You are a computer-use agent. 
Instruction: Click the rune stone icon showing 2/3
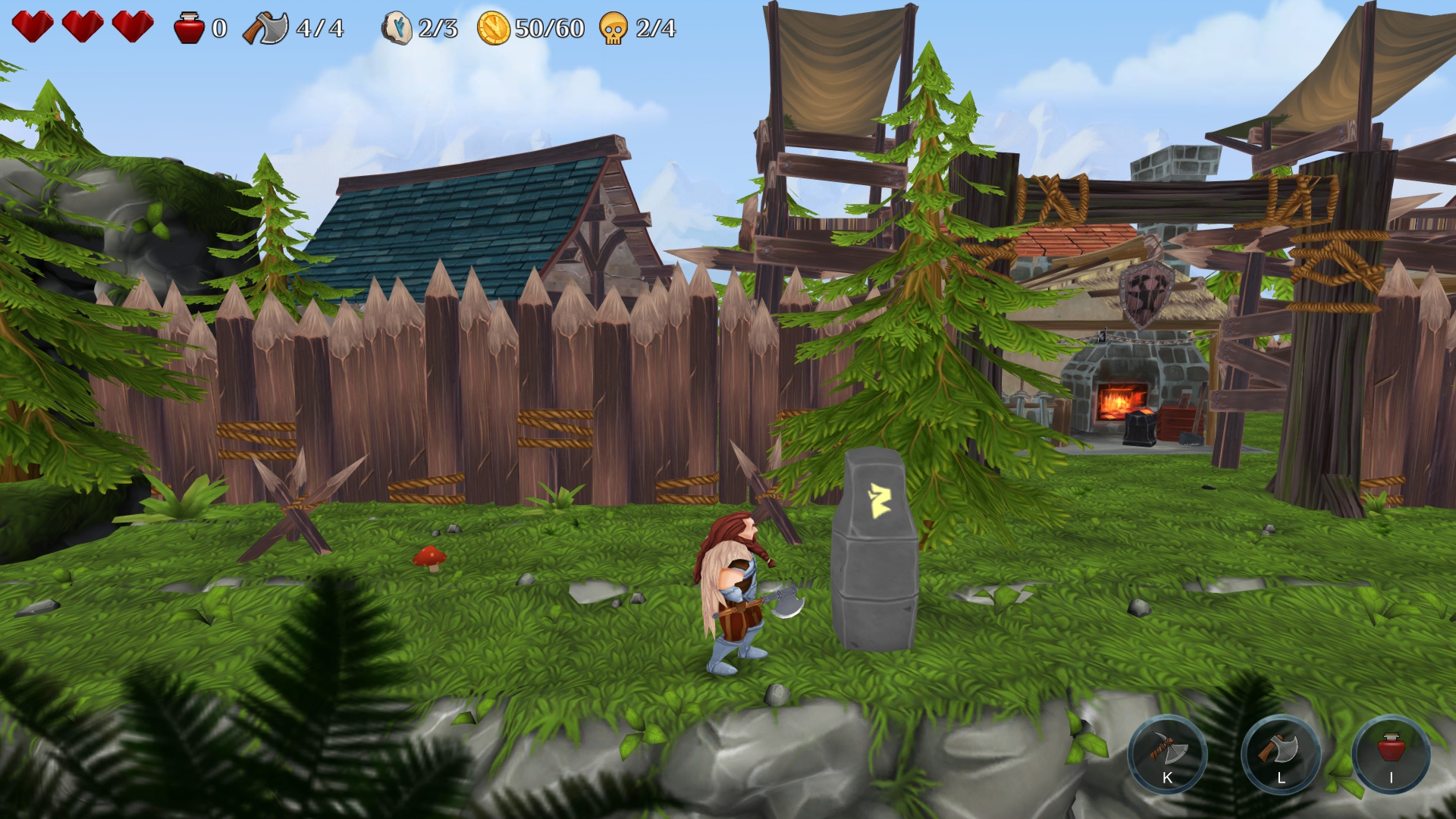pyautogui.click(x=397, y=29)
